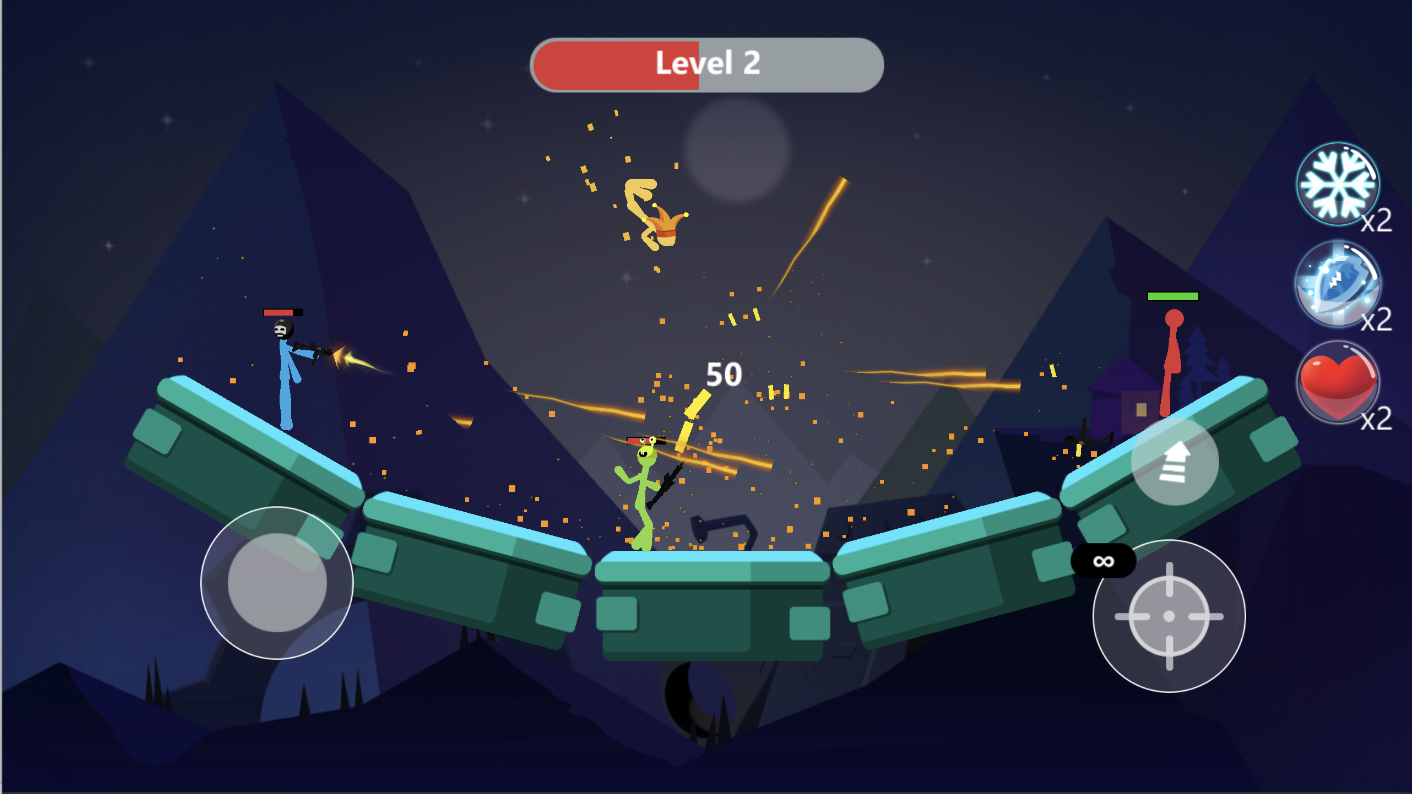The image size is (1412, 794).
Task: Select the snowflake icon inside its orb
Action: pos(1338,184)
